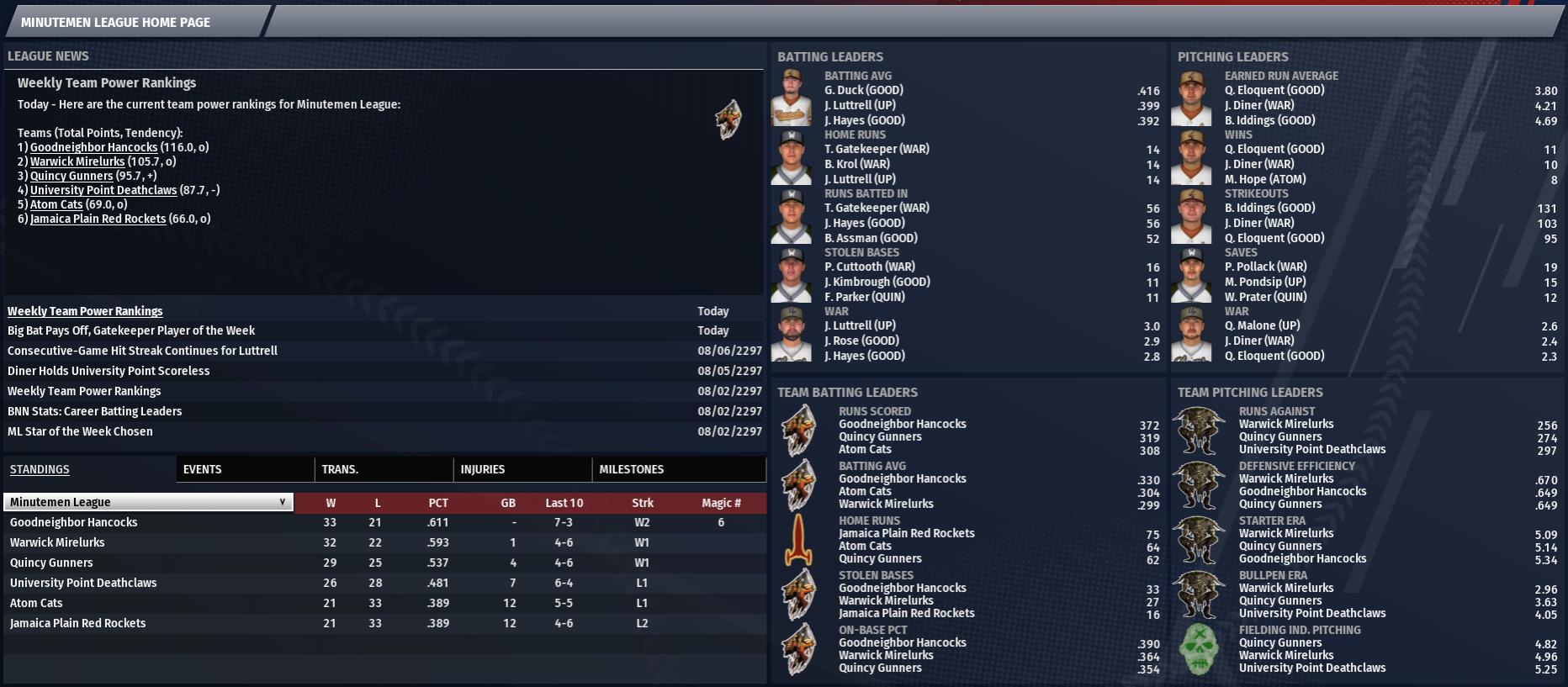This screenshot has width=1568, height=687.
Task: Click G. Duck in batting average leaders
Action: click(x=863, y=90)
